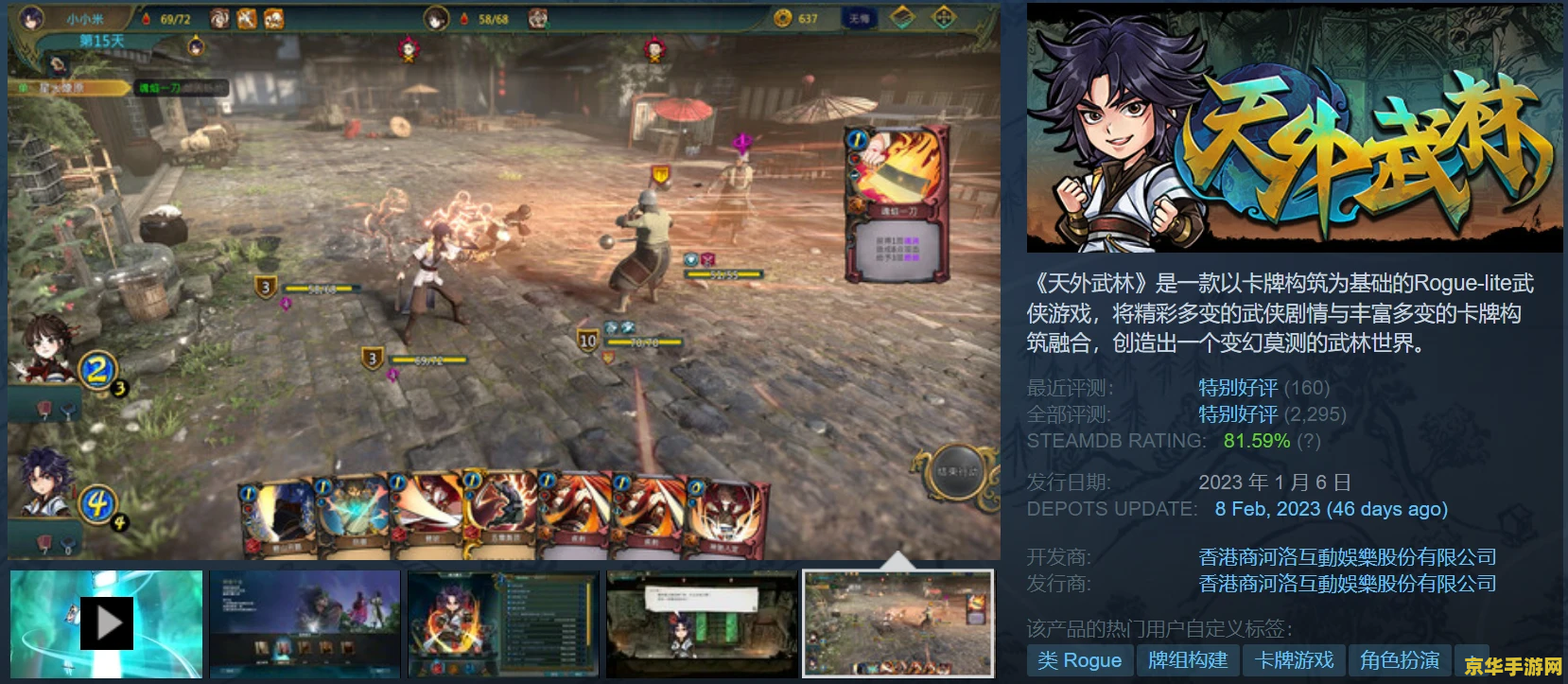Inspect the spiral relic icon beside 69/72
The image size is (1568, 684).
219,18
